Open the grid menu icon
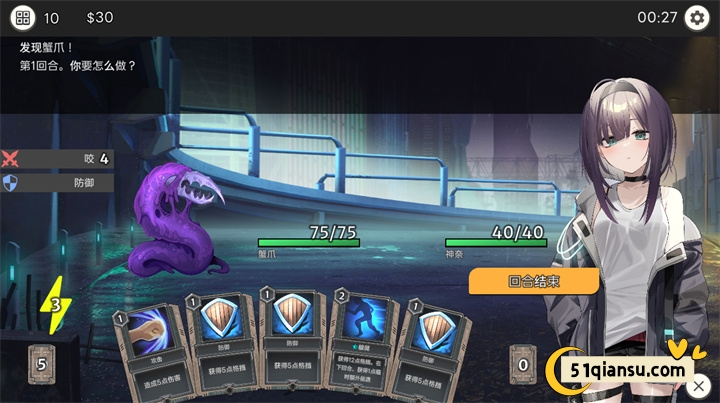 coord(22,18)
